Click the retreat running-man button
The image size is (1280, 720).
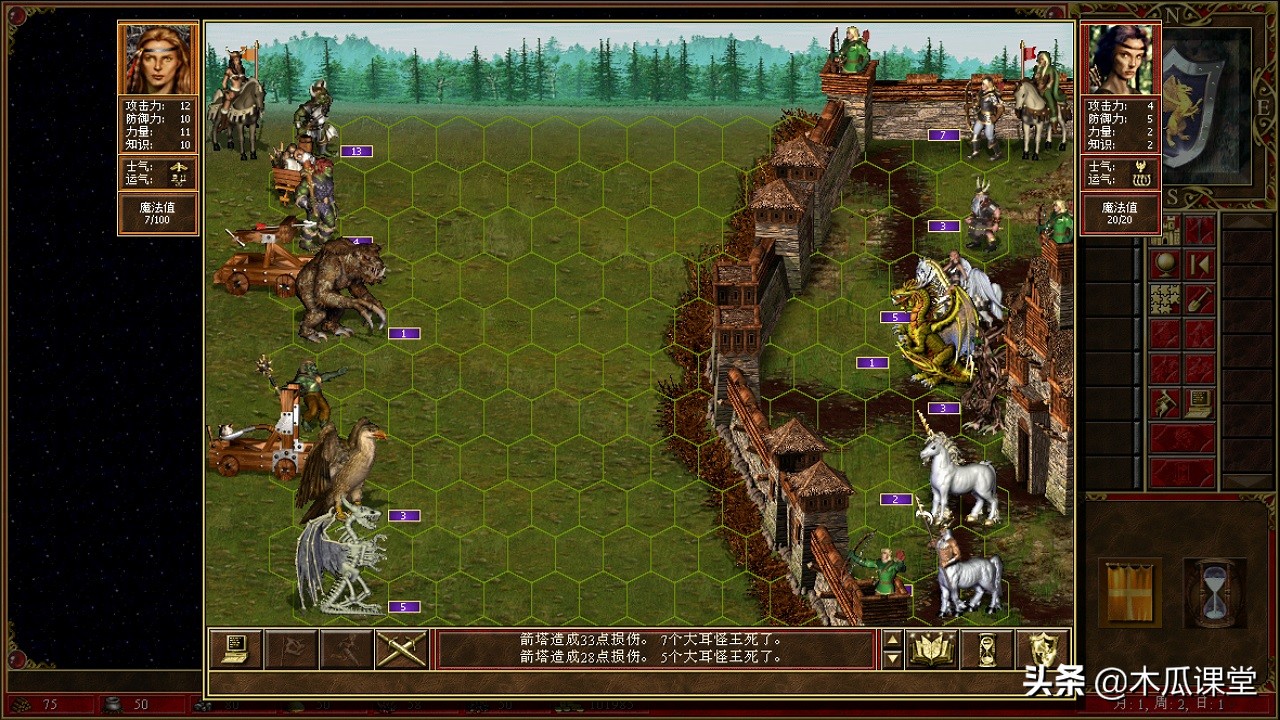(x=346, y=649)
